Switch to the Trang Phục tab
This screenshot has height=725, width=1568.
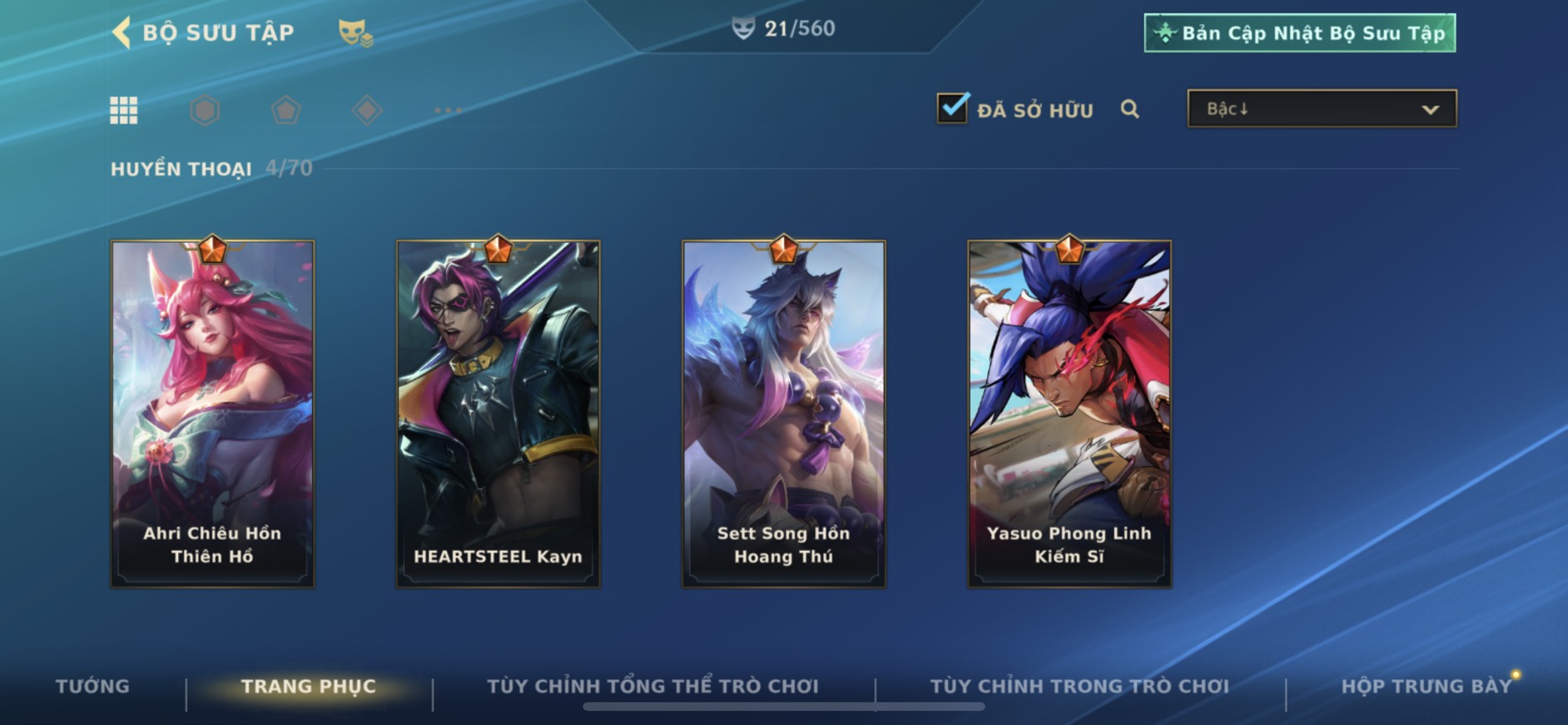click(309, 687)
